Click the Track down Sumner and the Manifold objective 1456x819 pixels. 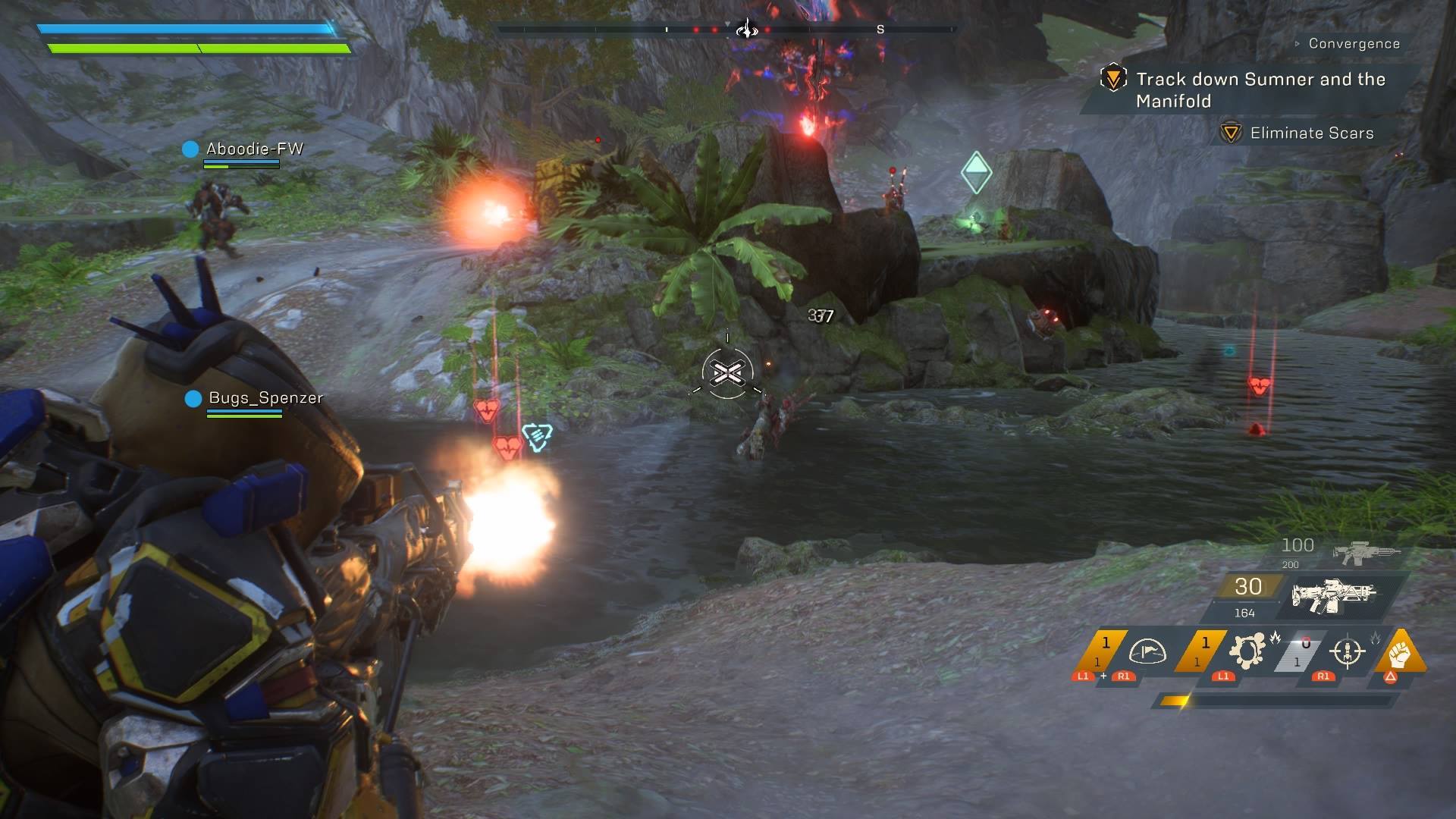tap(1259, 89)
